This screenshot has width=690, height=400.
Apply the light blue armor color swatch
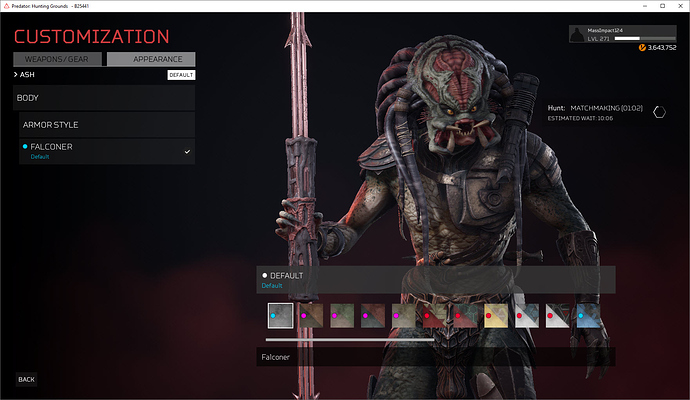click(x=589, y=316)
